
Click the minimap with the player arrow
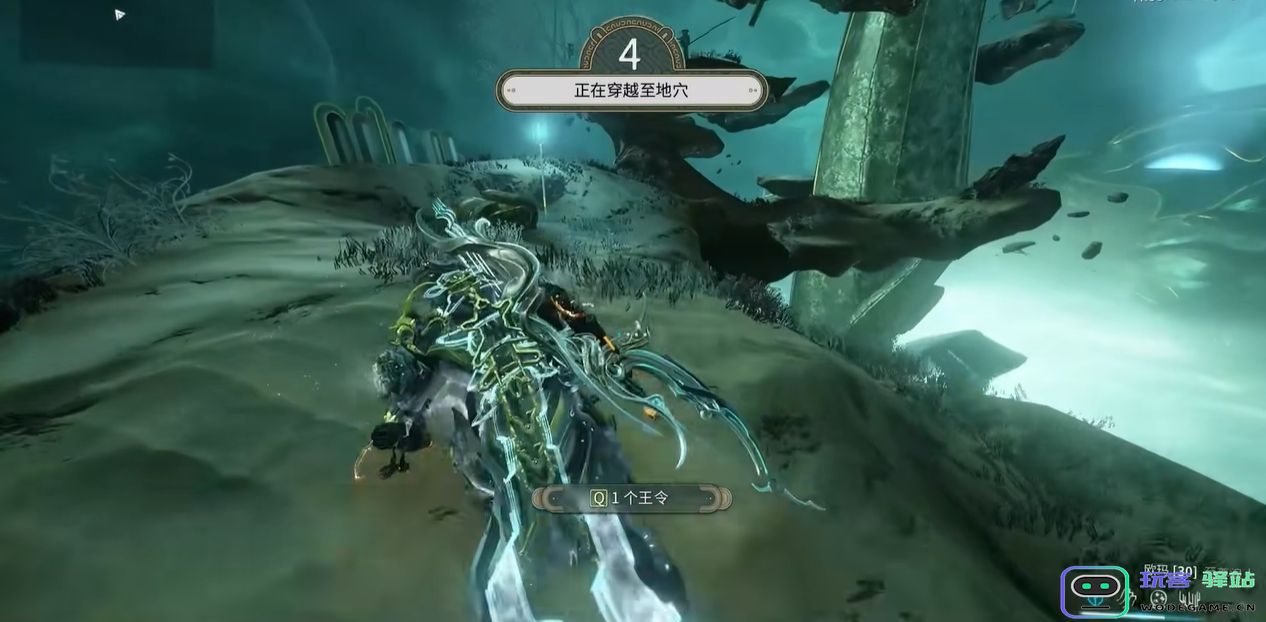[x=118, y=32]
